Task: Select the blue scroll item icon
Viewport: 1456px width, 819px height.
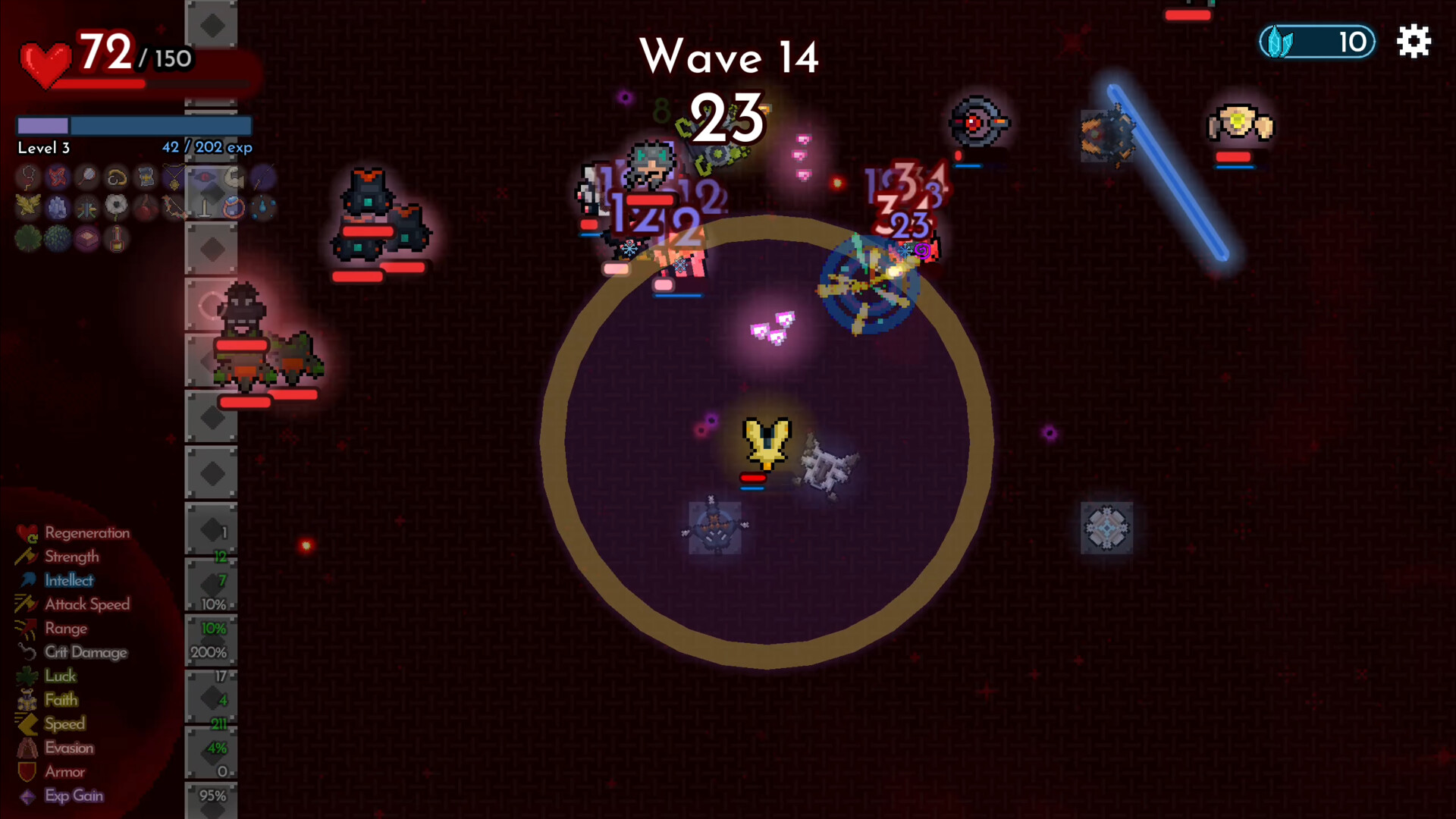Action: [x=146, y=177]
